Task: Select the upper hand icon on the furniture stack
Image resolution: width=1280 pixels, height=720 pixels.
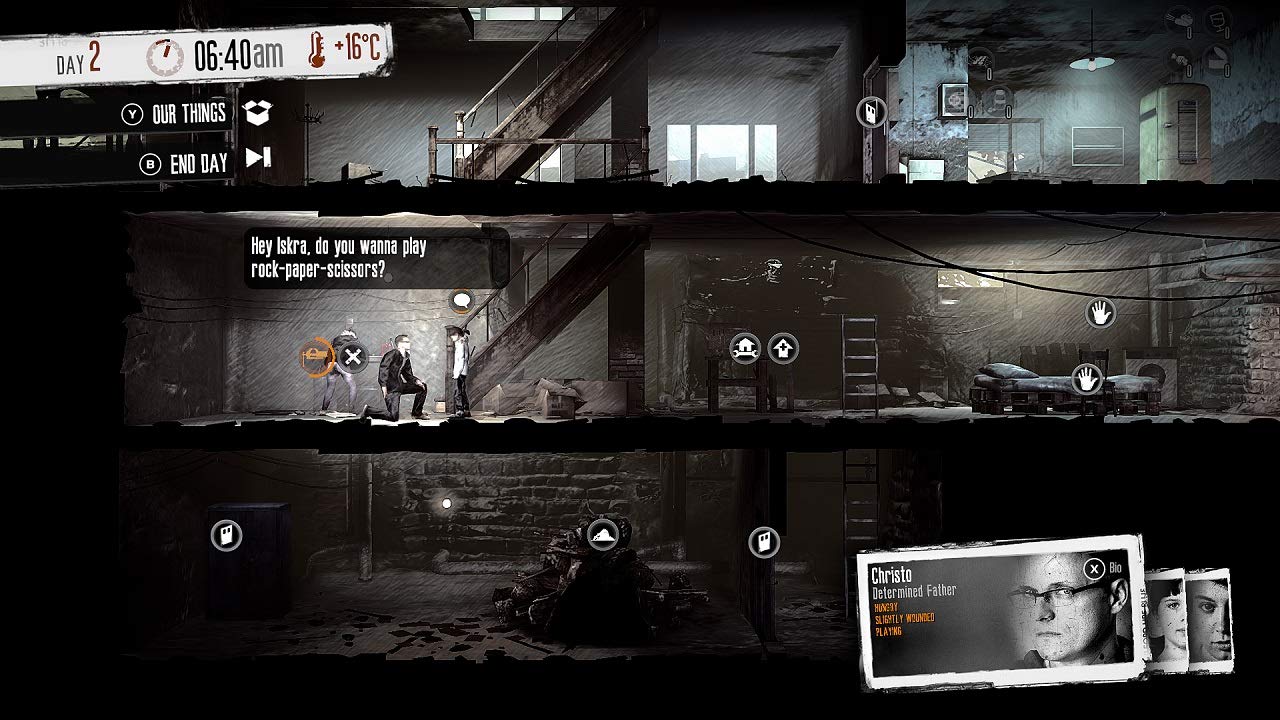Action: point(1100,314)
